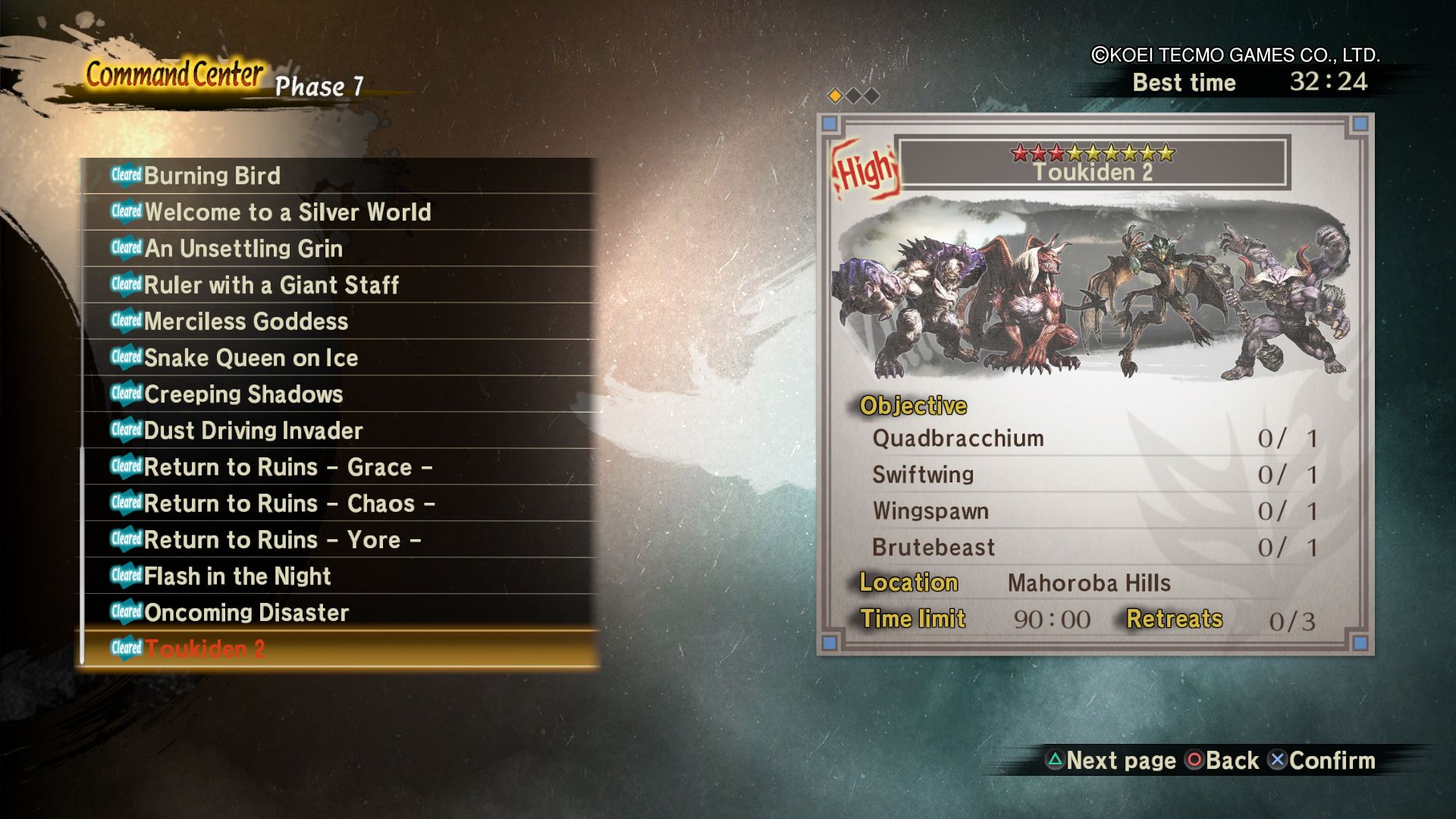This screenshot has width=1456, height=819.
Task: Select the highlighted Toukiden 2 mission
Action: (x=205, y=649)
